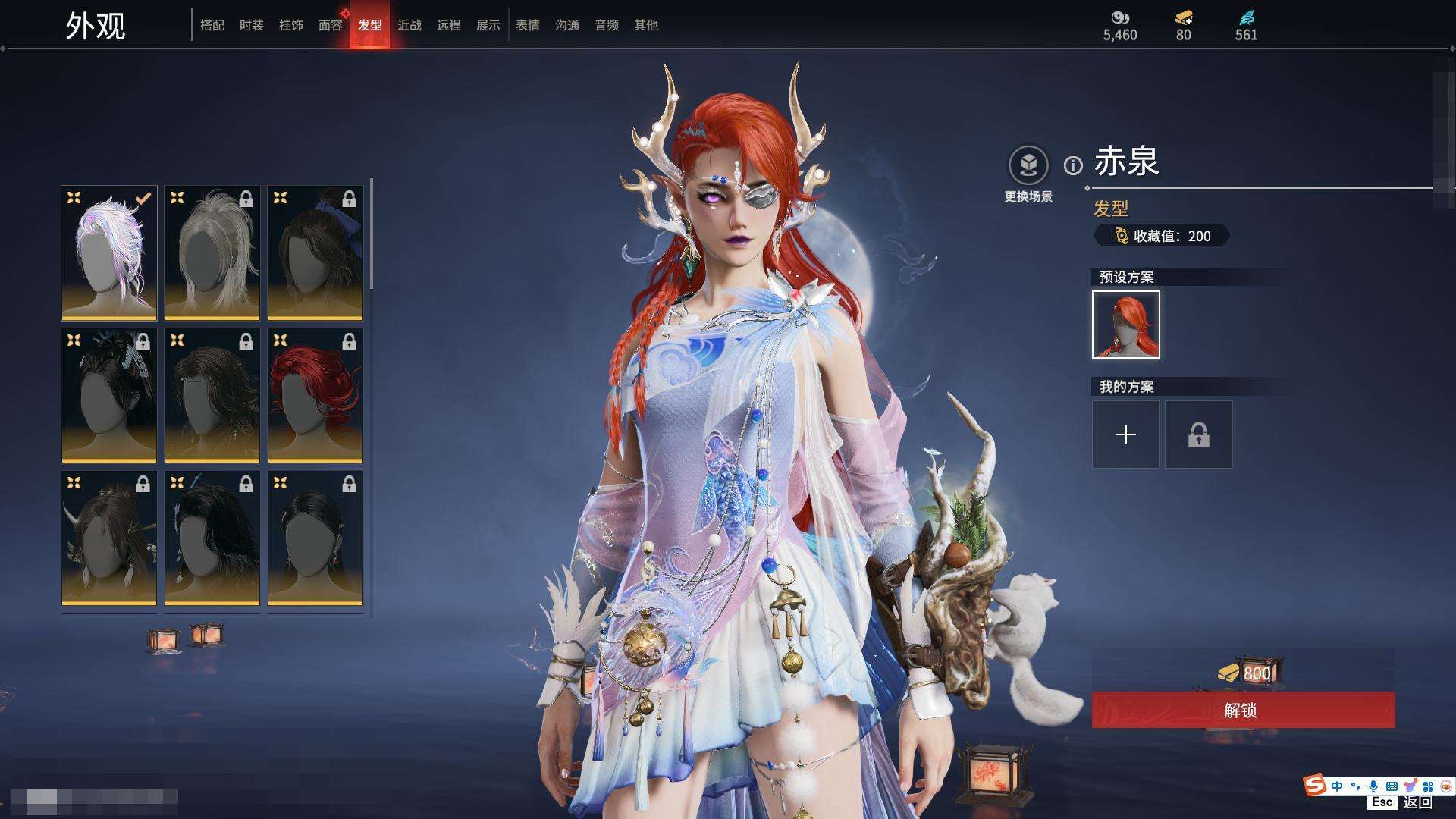Screen dimensions: 1456x819
Task: Select the locked red curly hairstyle
Action: pyautogui.click(x=315, y=395)
